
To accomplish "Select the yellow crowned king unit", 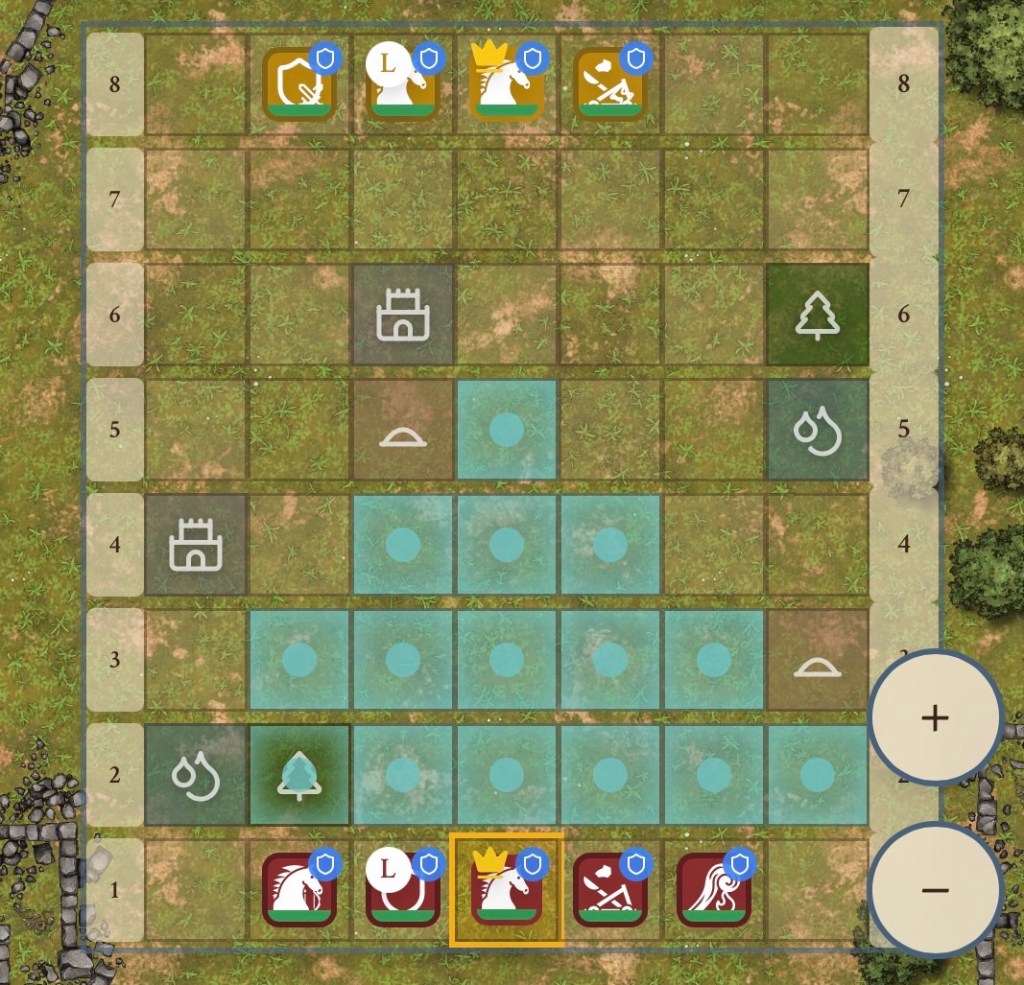I will pyautogui.click(x=506, y=84).
